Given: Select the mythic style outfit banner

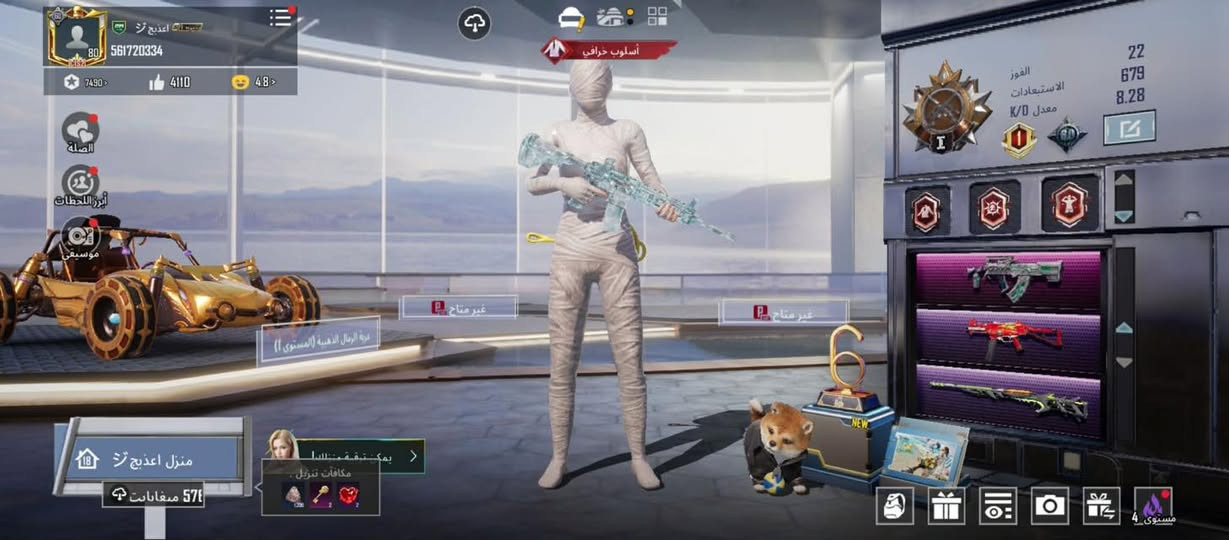Looking at the screenshot, I should pyautogui.click(x=609, y=49).
